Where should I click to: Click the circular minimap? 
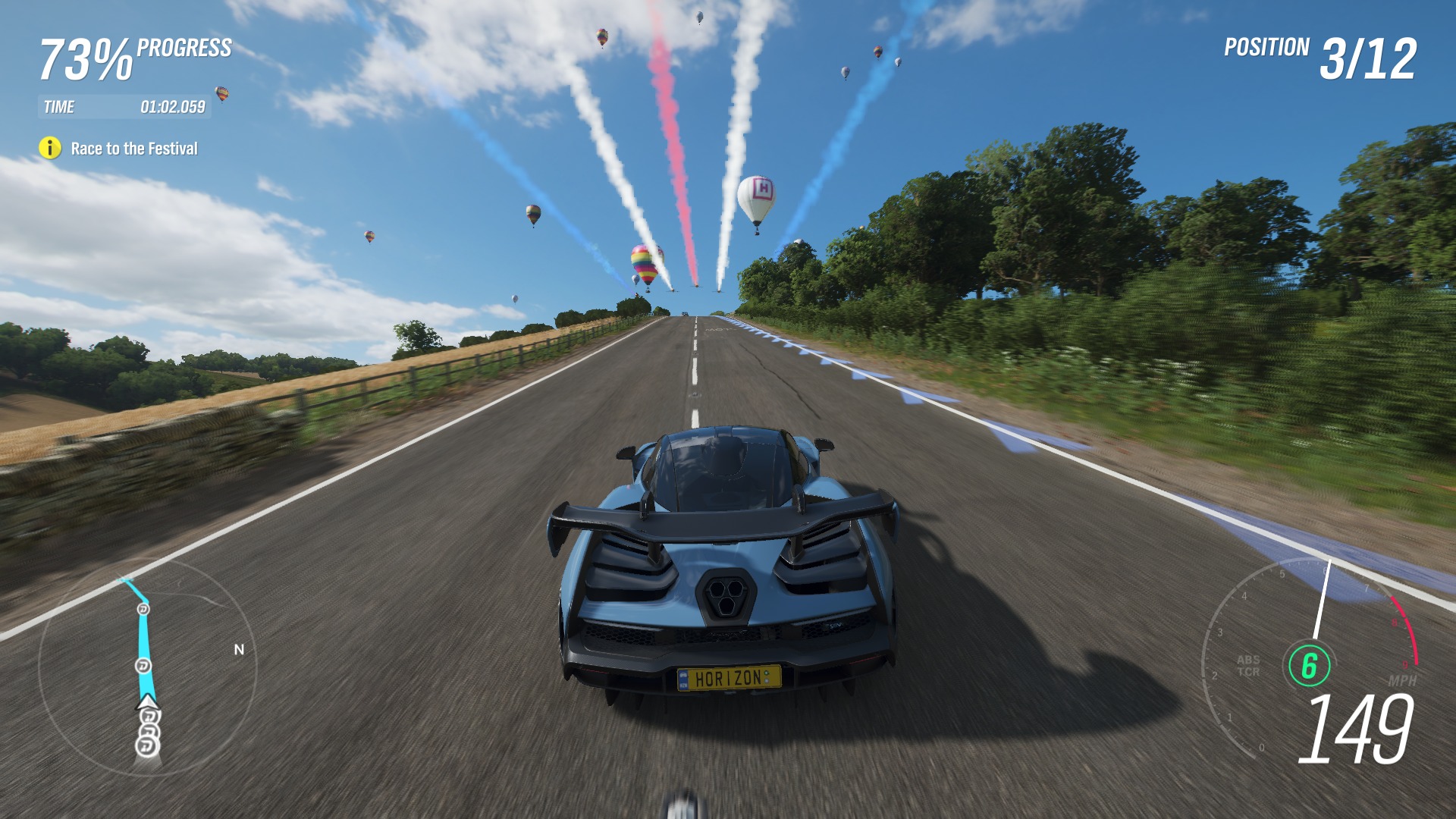coord(147,668)
